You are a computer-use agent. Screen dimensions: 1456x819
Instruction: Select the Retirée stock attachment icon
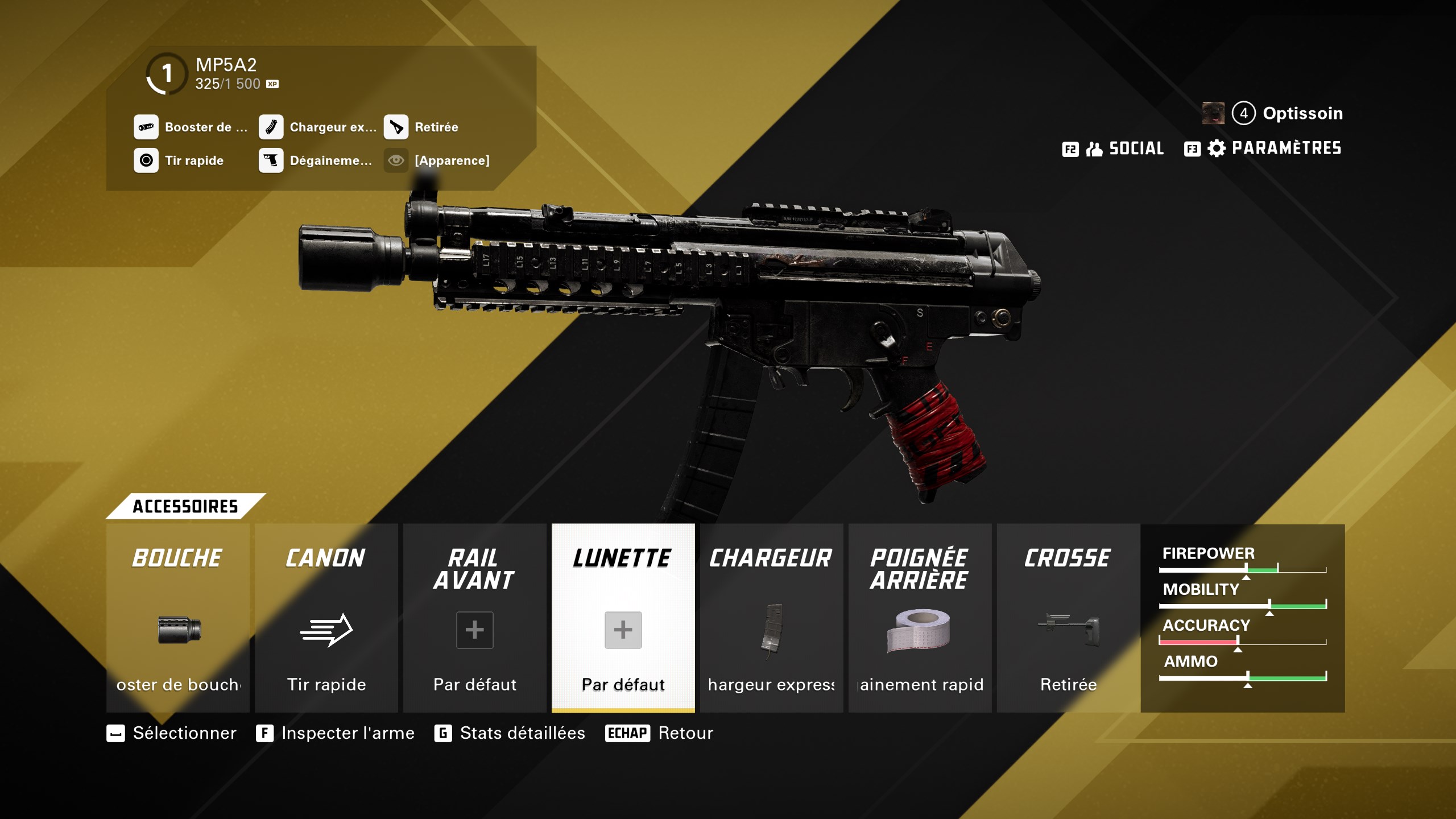(396, 127)
